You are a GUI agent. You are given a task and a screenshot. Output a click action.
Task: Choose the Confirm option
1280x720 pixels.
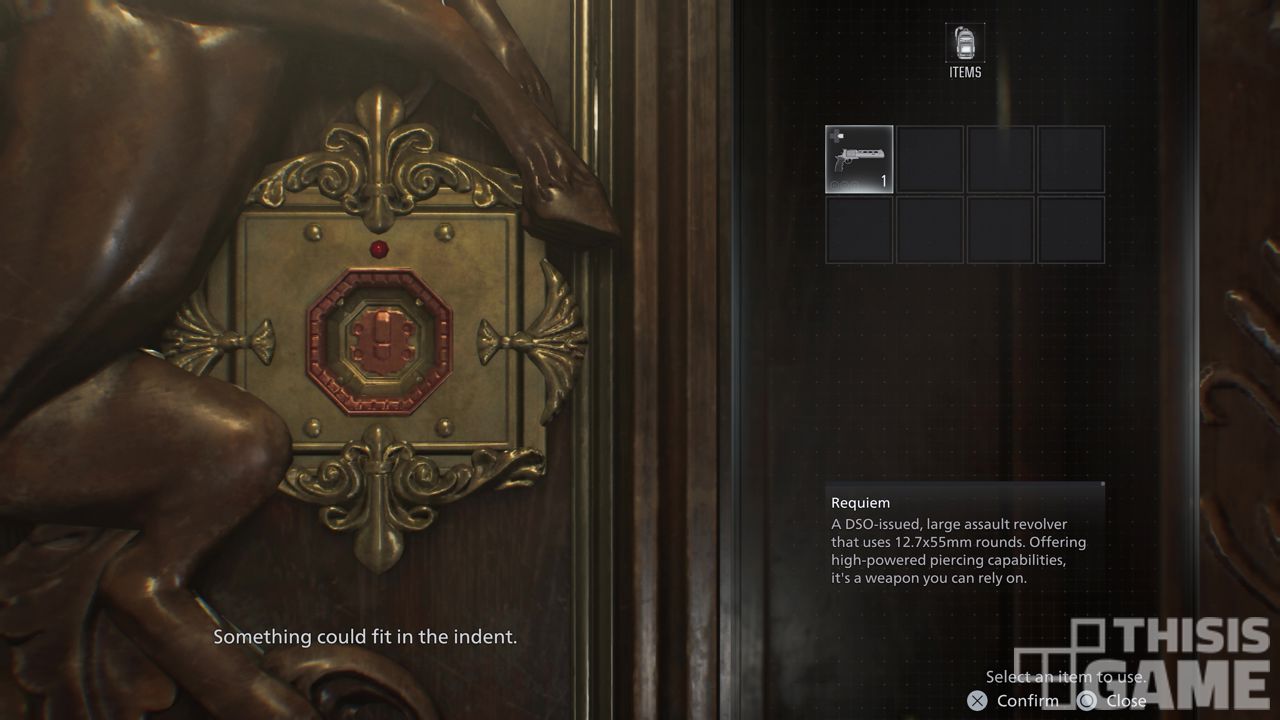(x=1013, y=701)
